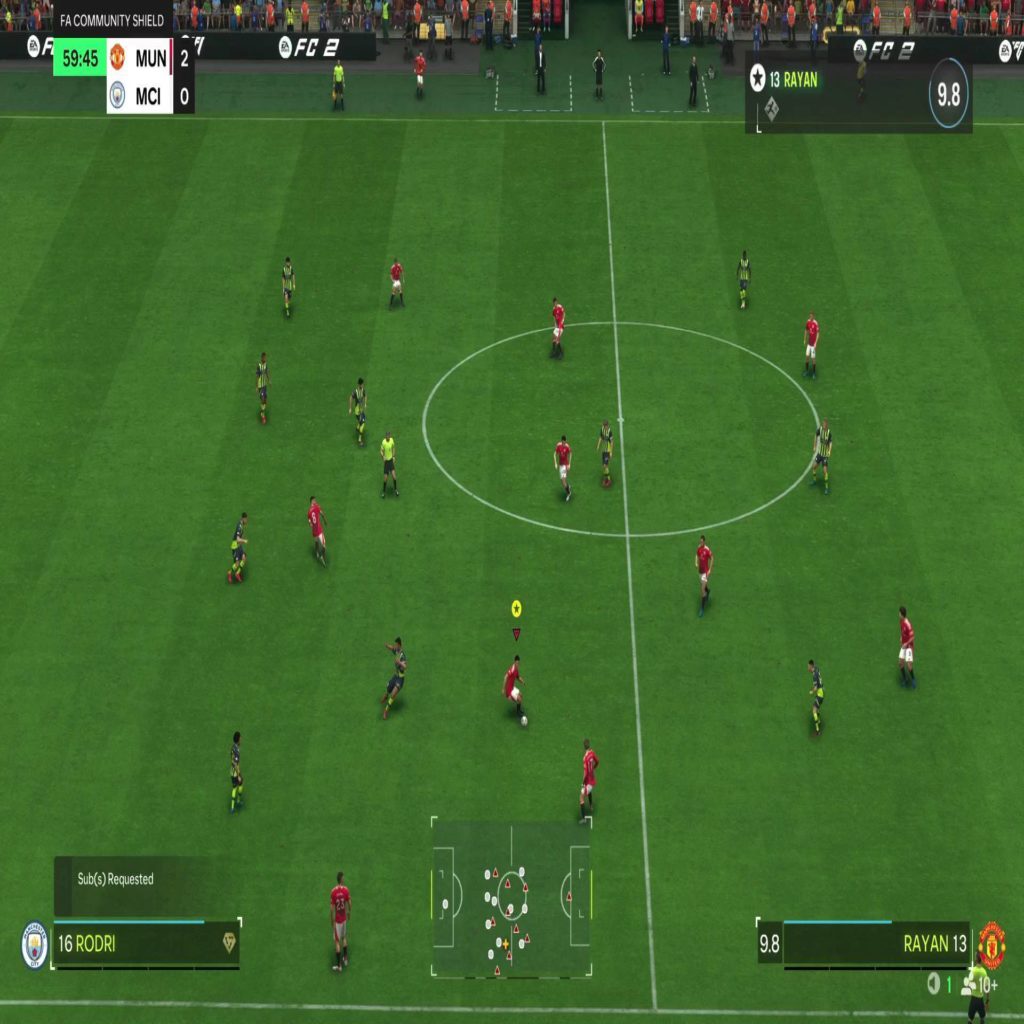Screen dimensions: 1024x1024
Task: Click the speaker icon below Rayan's panel
Action: click(933, 984)
